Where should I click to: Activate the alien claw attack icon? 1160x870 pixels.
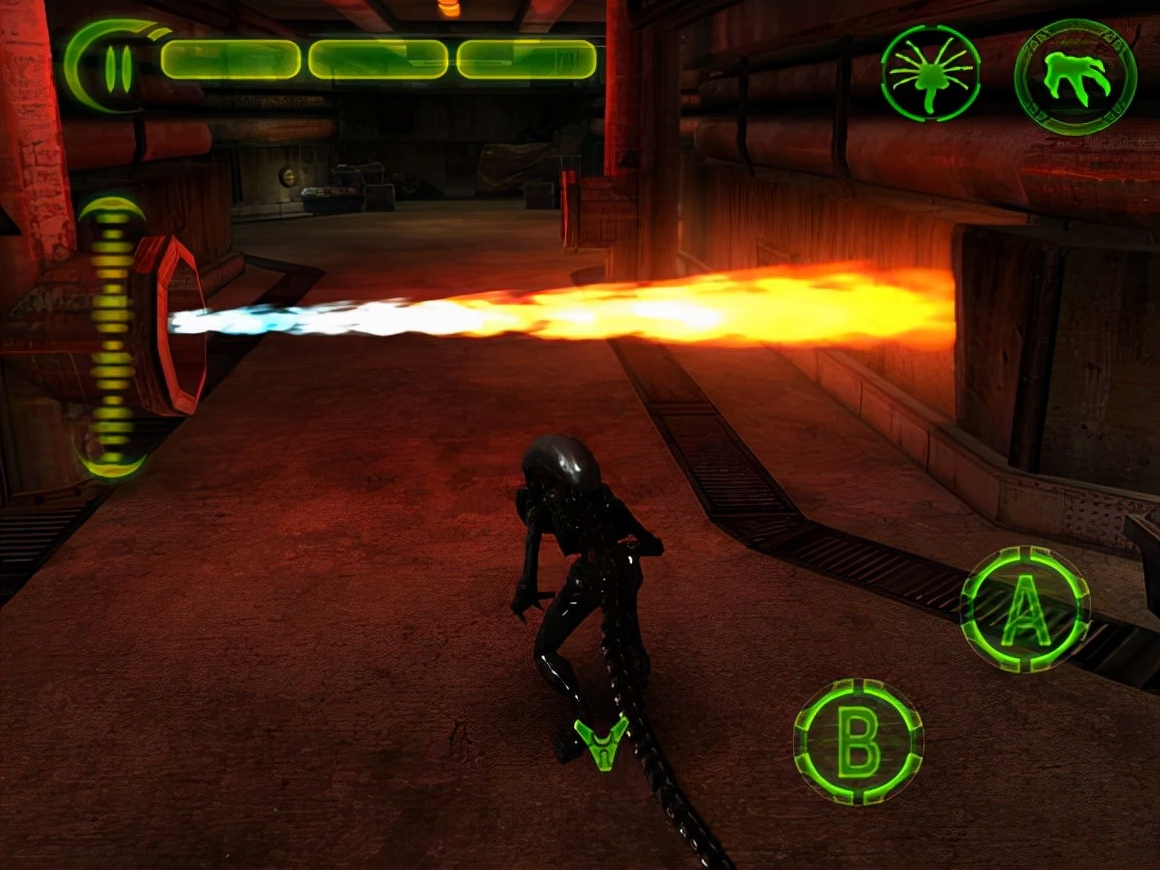(1075, 75)
